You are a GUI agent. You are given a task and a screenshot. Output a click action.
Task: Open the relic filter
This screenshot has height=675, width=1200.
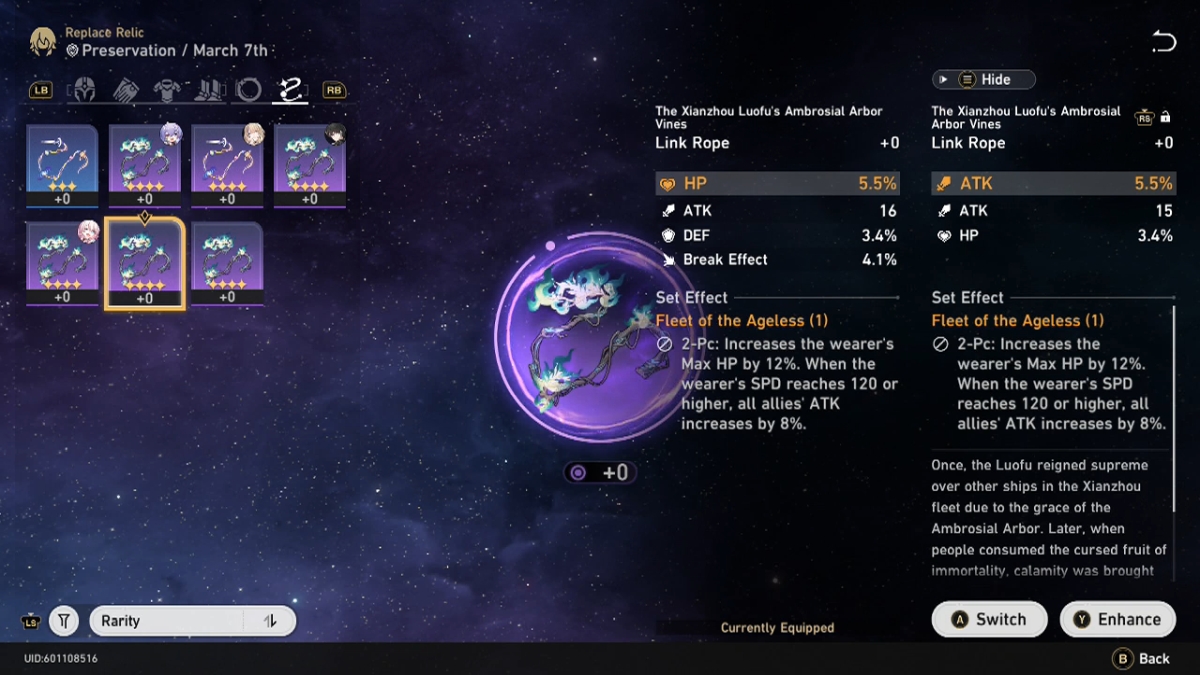click(x=64, y=621)
